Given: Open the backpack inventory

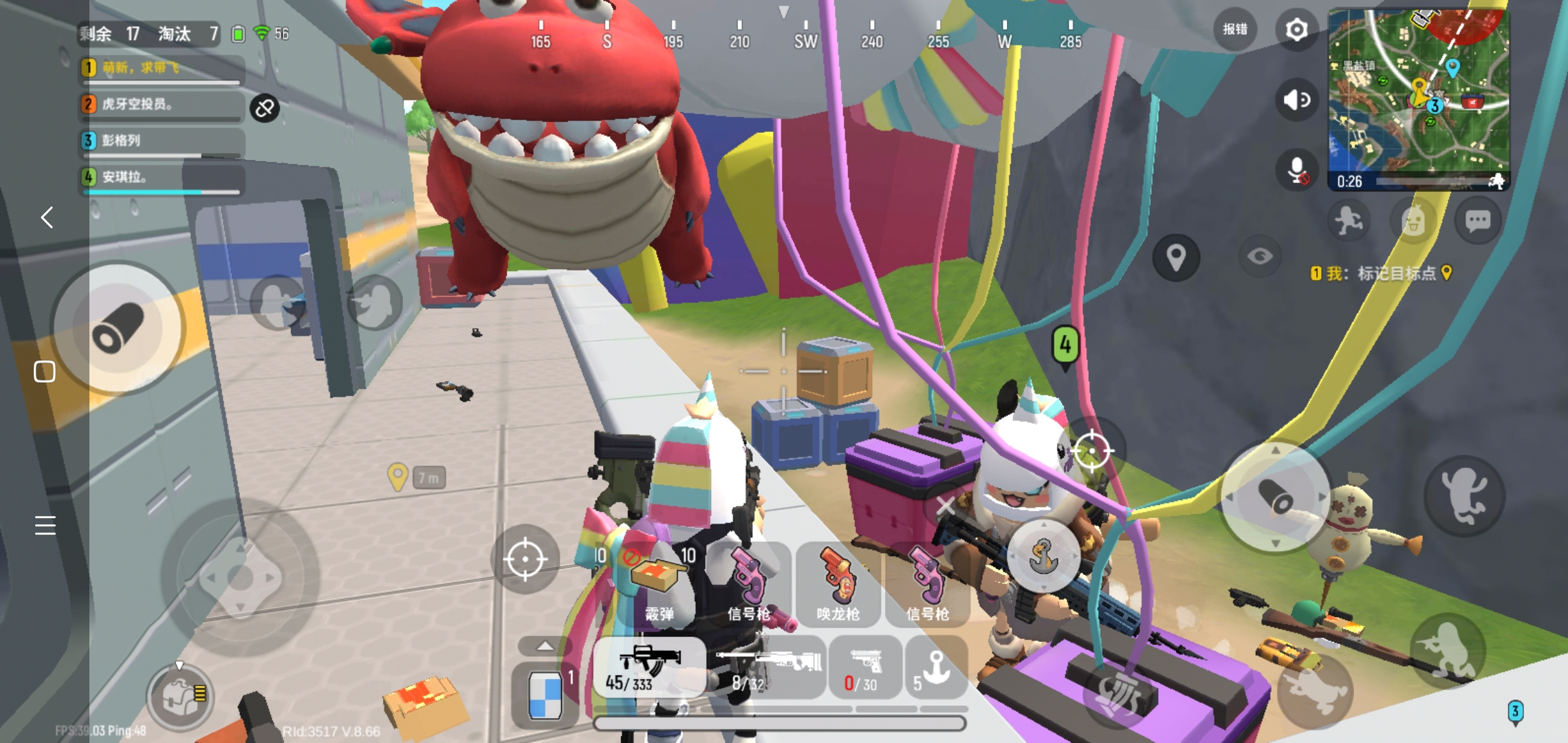Looking at the screenshot, I should (x=180, y=698).
